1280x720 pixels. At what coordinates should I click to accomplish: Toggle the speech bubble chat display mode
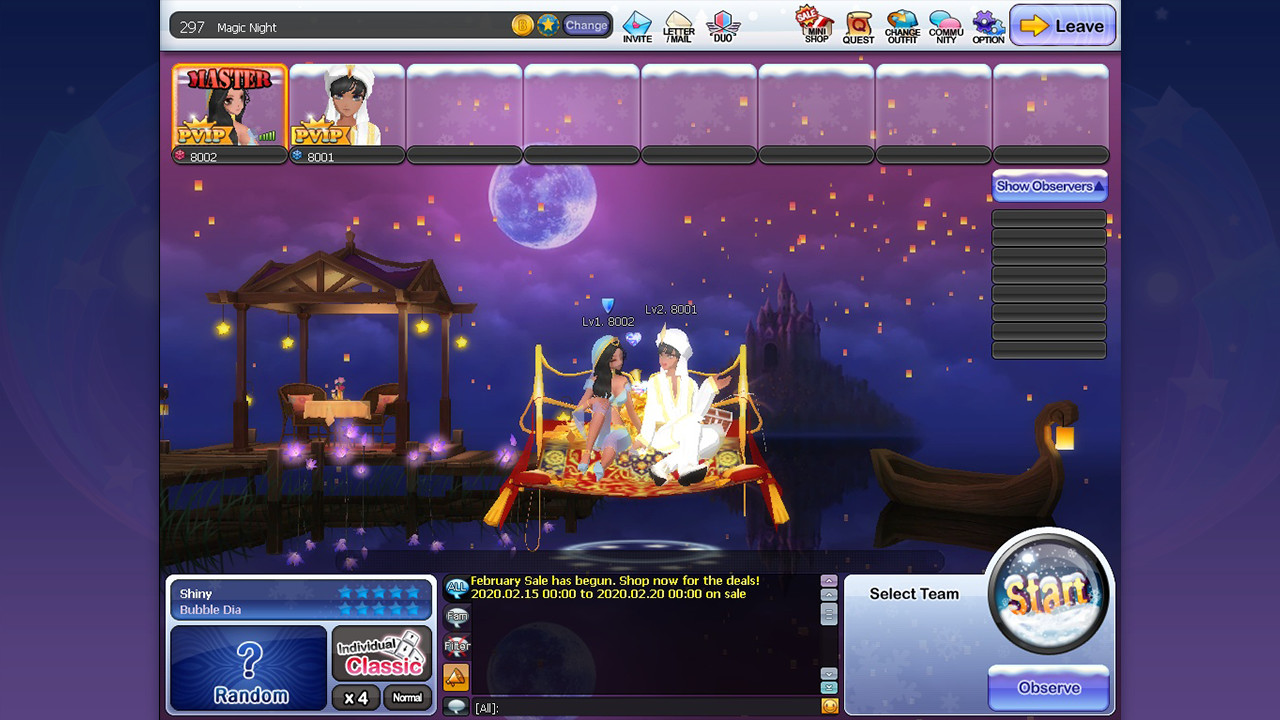tap(457, 707)
